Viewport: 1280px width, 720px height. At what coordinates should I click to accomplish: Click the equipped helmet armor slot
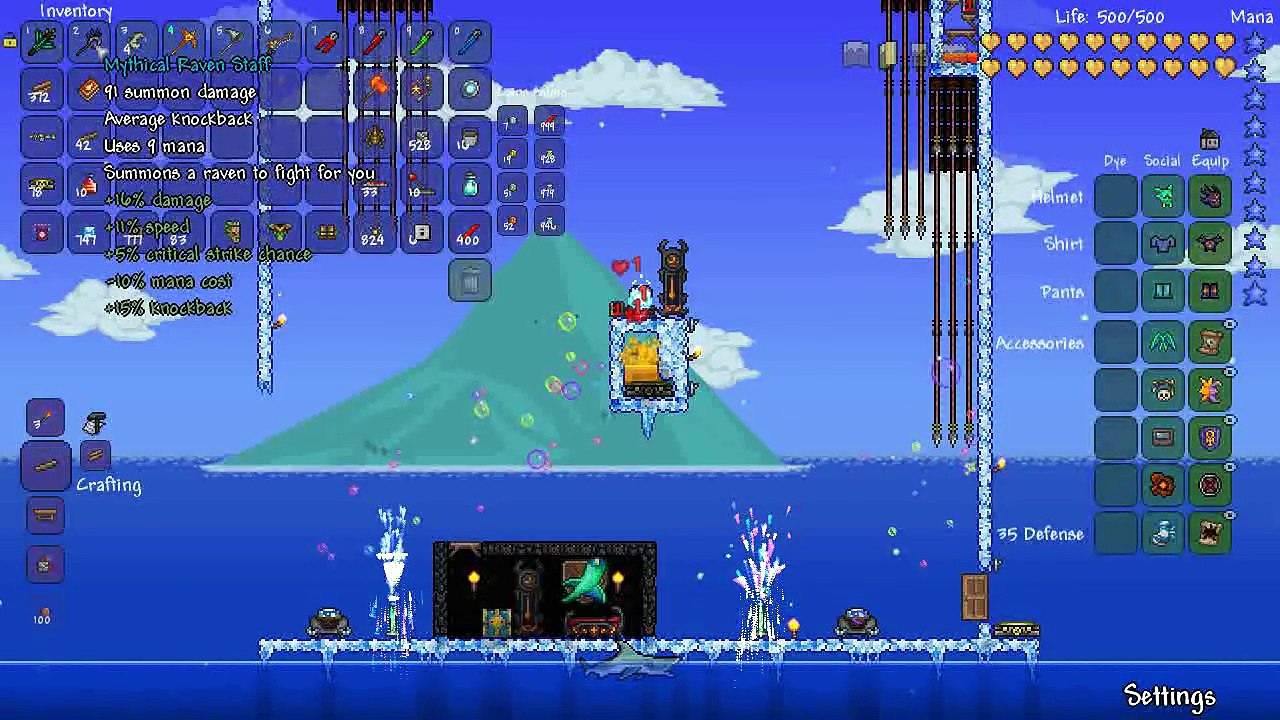tap(1210, 196)
